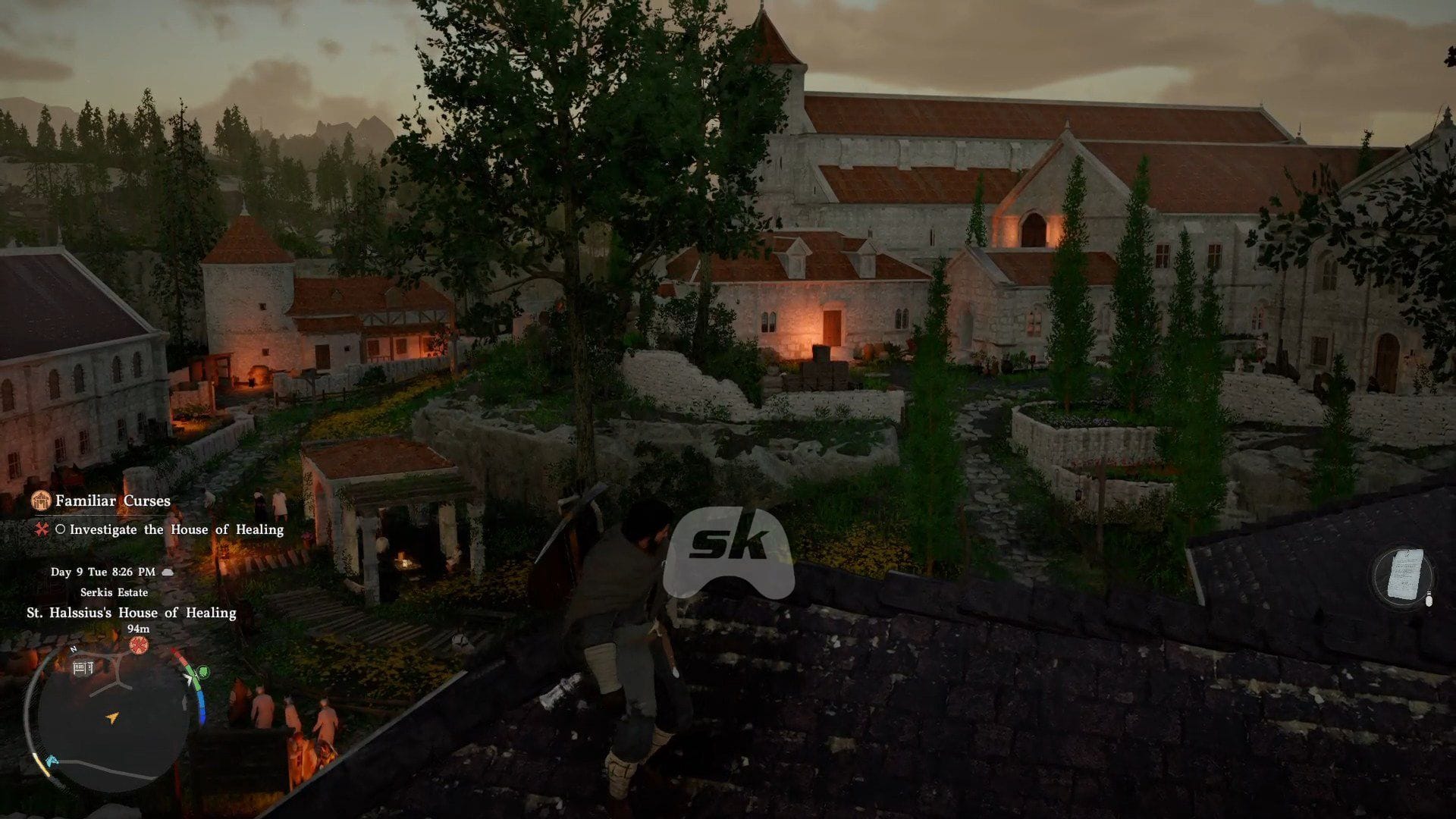Click the cloud weather icon beside the time
This screenshot has height=819, width=1456.
[167, 573]
